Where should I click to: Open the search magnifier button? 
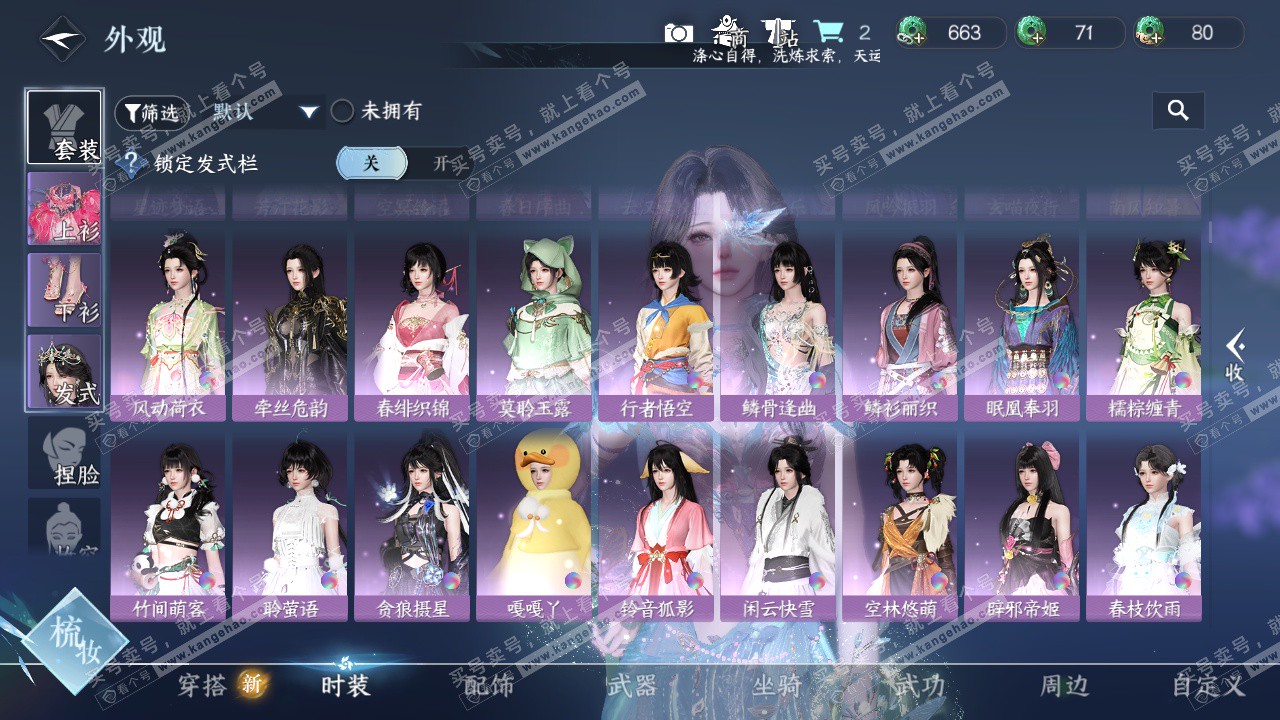pyautogui.click(x=1178, y=111)
